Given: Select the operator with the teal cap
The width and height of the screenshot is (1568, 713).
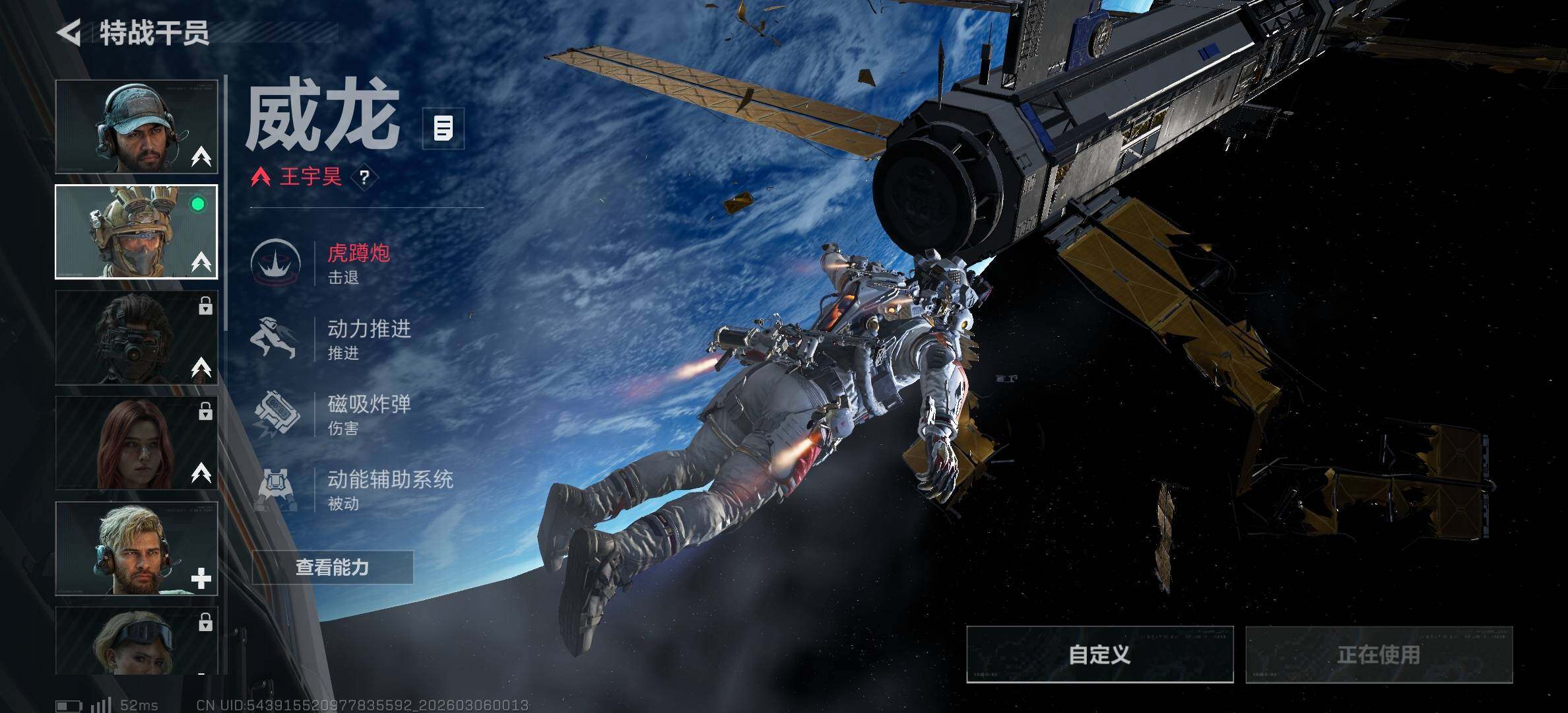Looking at the screenshot, I should click(x=137, y=127).
